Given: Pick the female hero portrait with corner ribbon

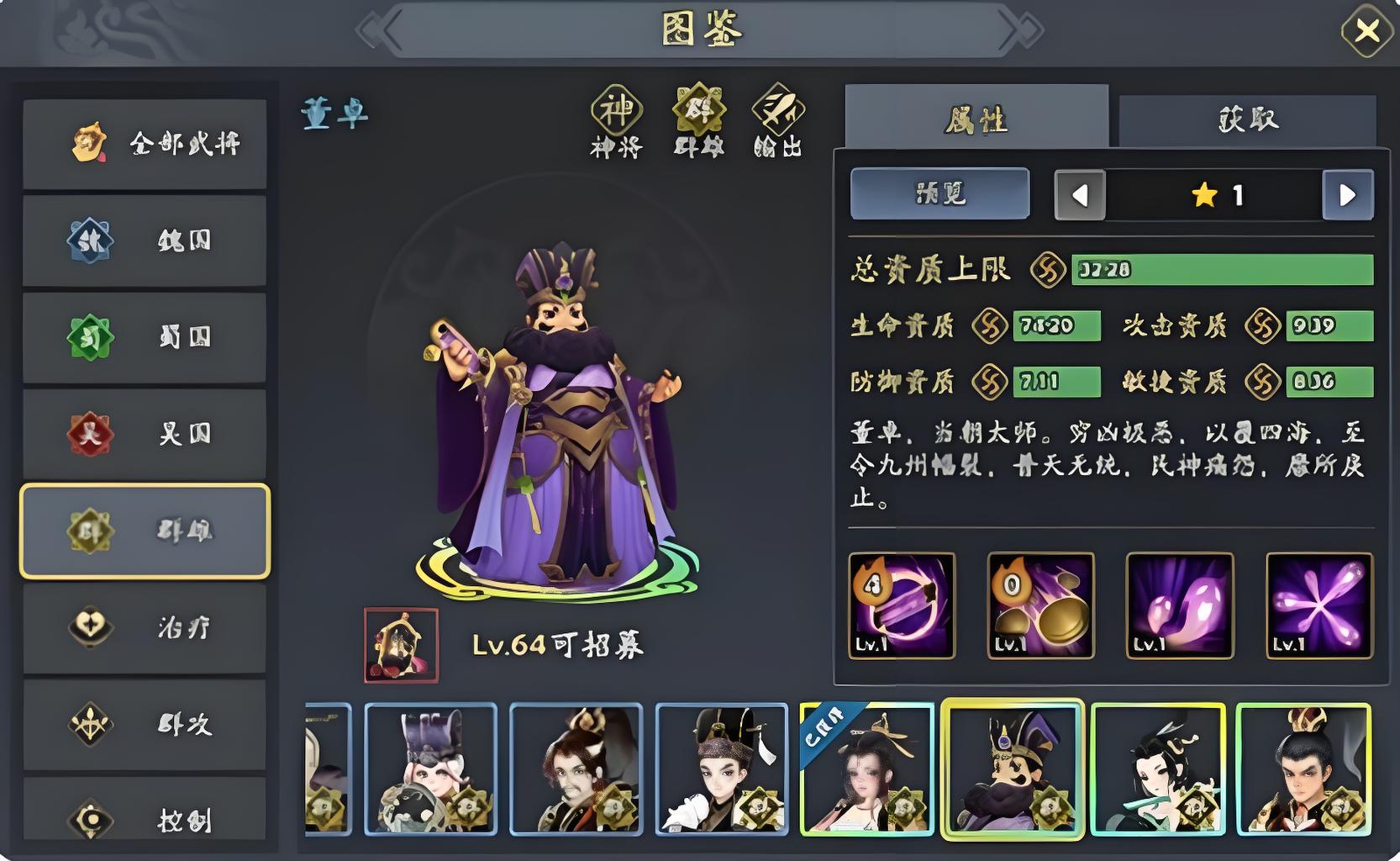Looking at the screenshot, I should (867, 769).
